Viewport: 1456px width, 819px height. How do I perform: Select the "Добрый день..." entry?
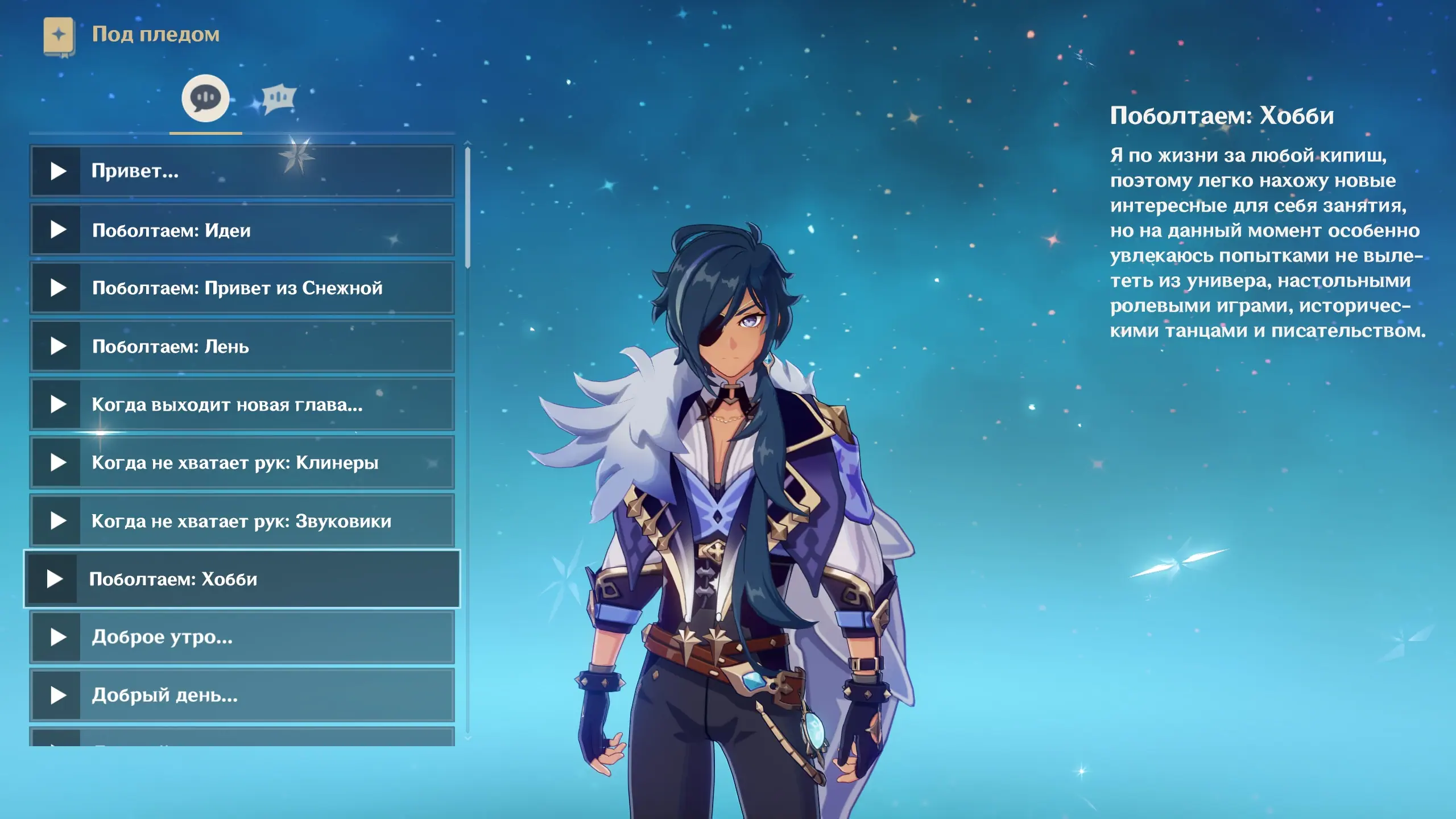pos(242,695)
